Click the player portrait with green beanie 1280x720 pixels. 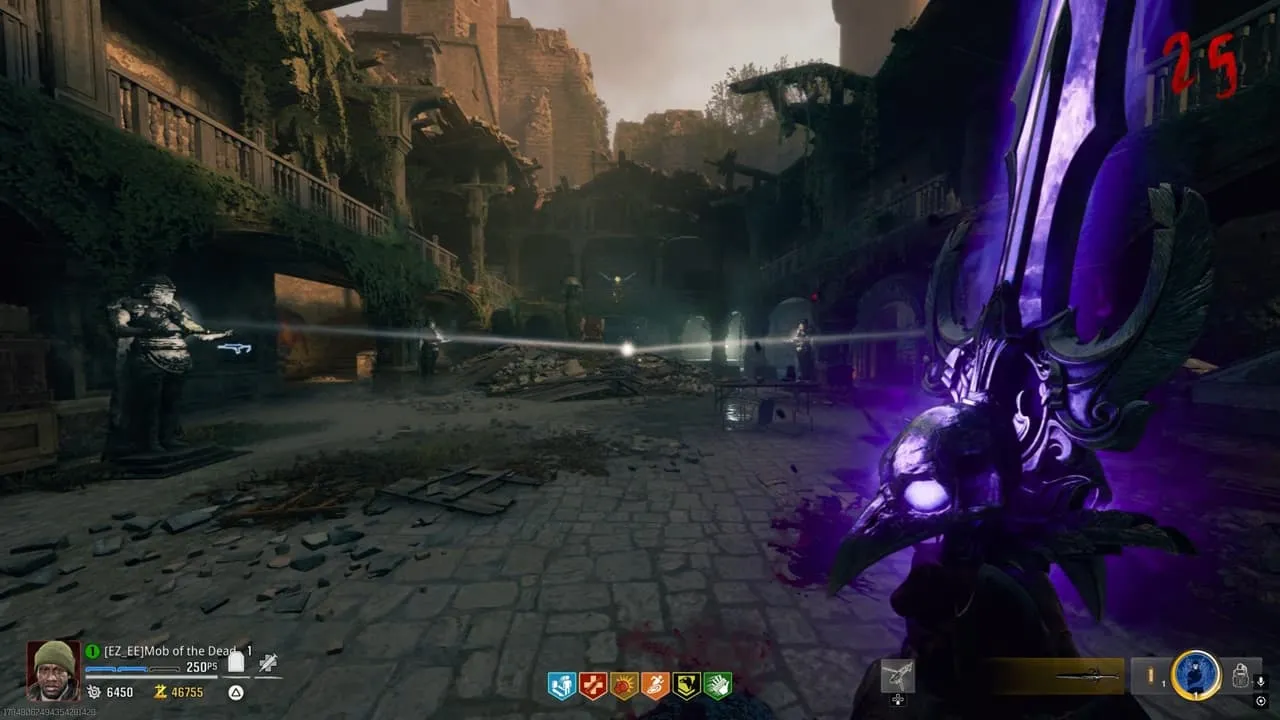click(x=53, y=669)
